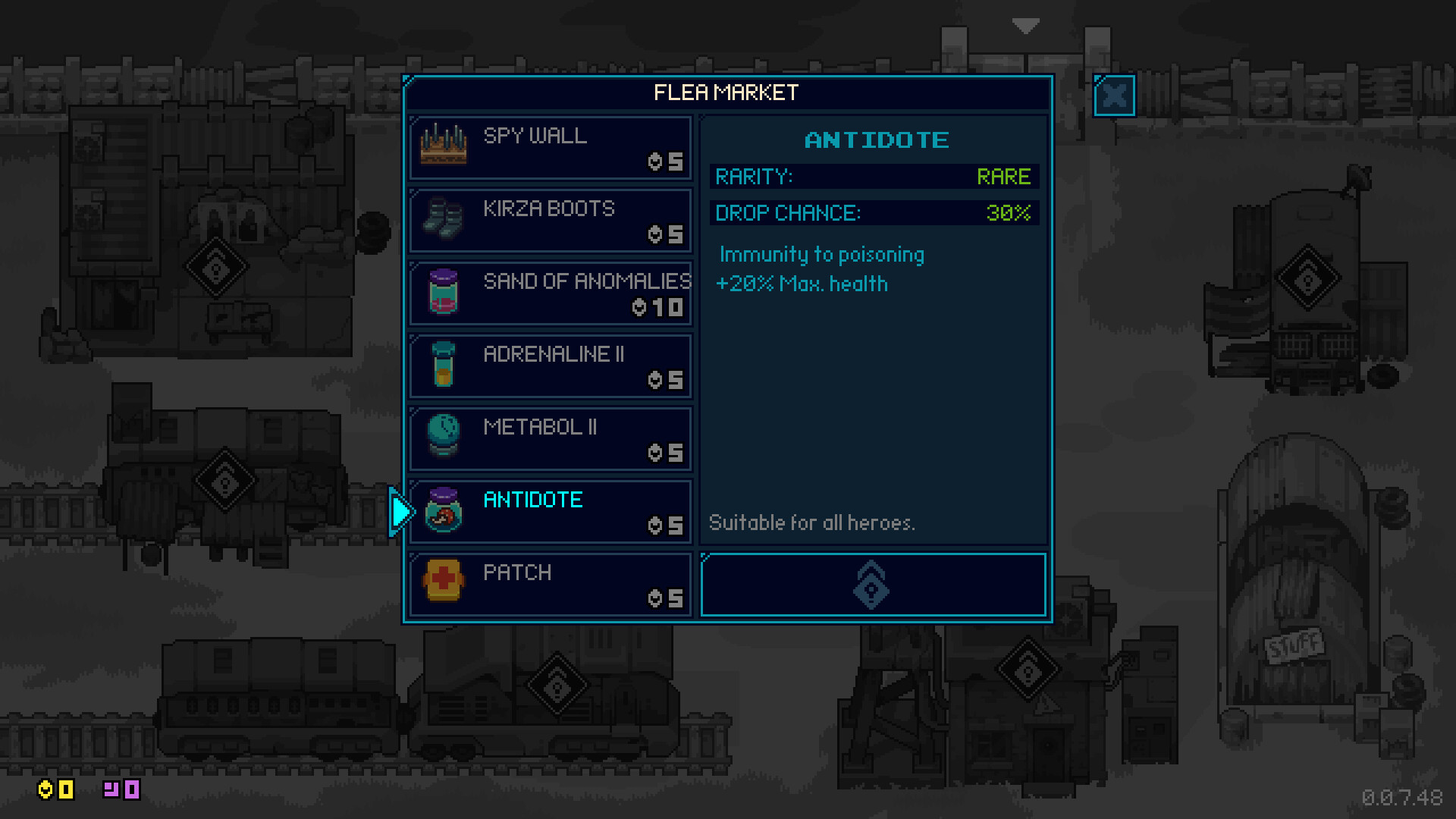Image resolution: width=1456 pixels, height=819 pixels.
Task: Click the diamond emblem near the left warehouse
Action: [216, 267]
